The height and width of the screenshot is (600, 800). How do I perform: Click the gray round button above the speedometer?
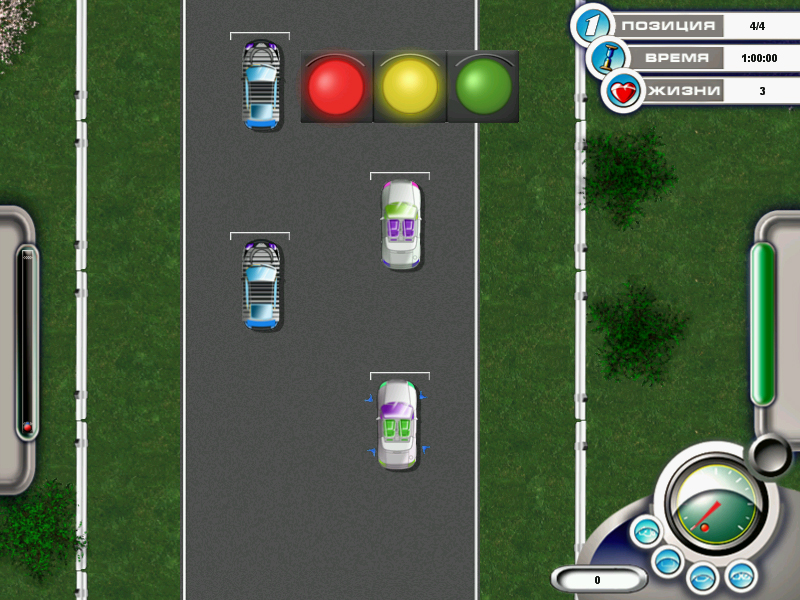point(771,455)
